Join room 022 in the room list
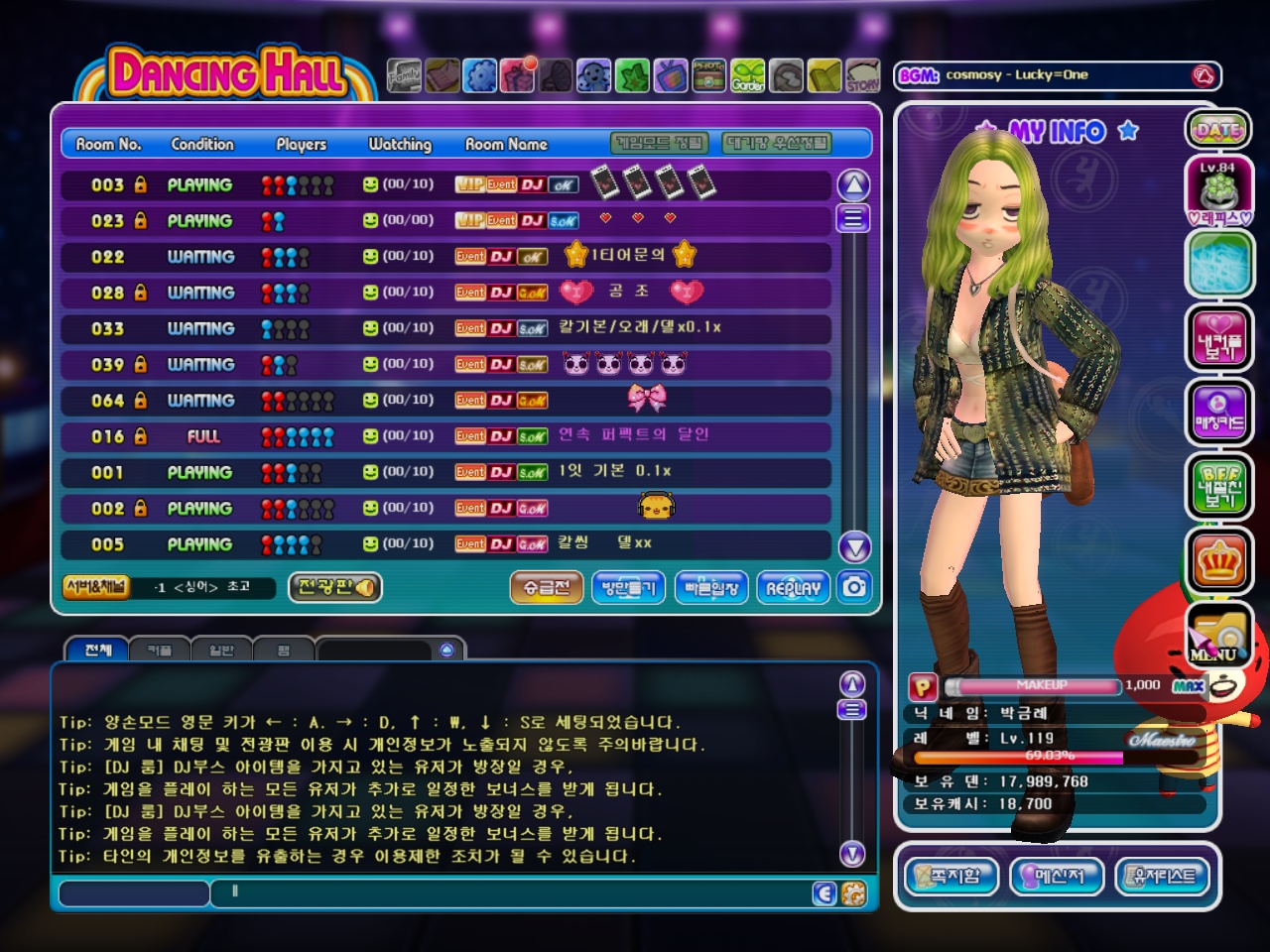 pos(444,257)
